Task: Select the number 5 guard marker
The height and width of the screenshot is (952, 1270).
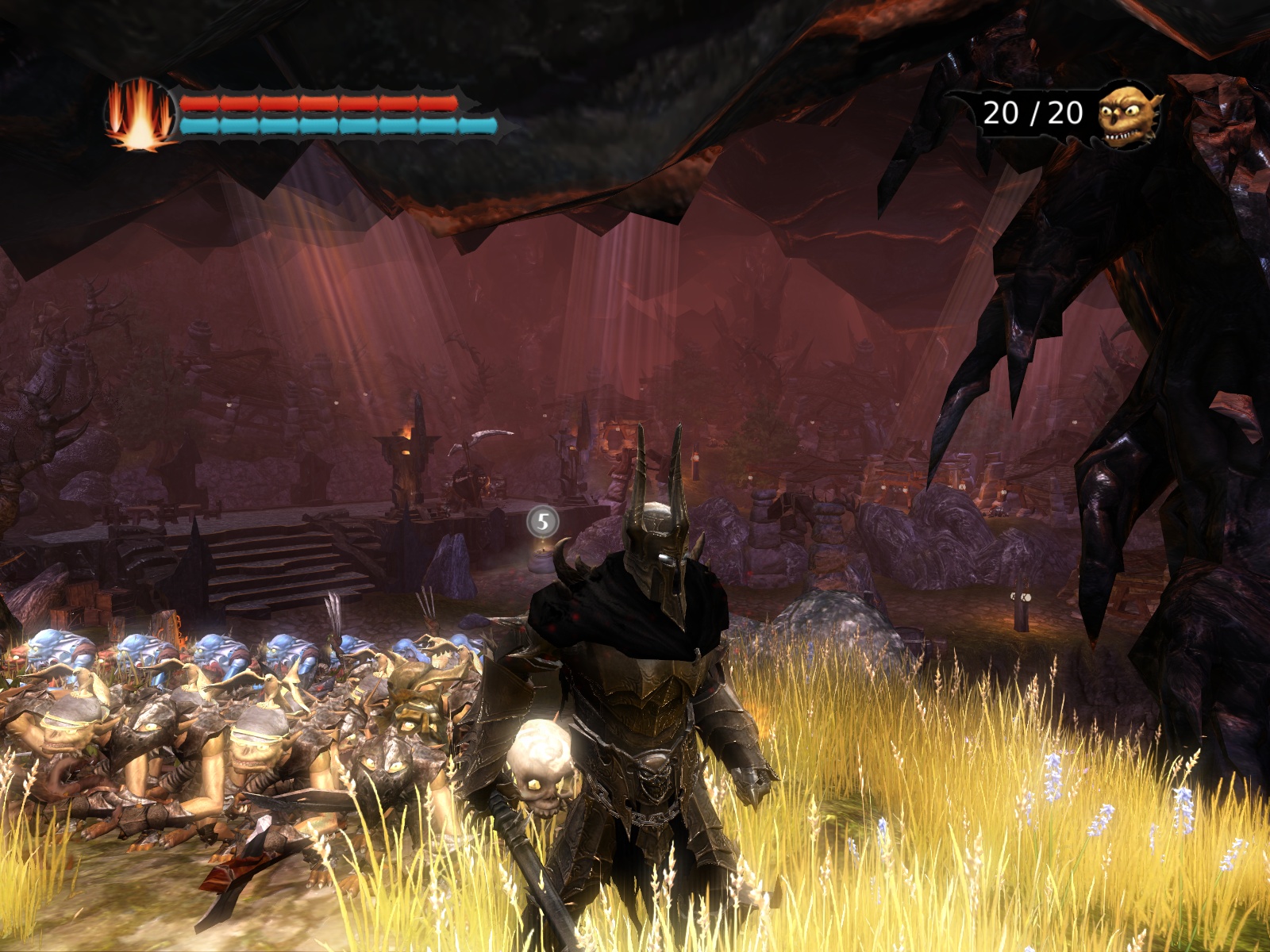Action: 543,521
